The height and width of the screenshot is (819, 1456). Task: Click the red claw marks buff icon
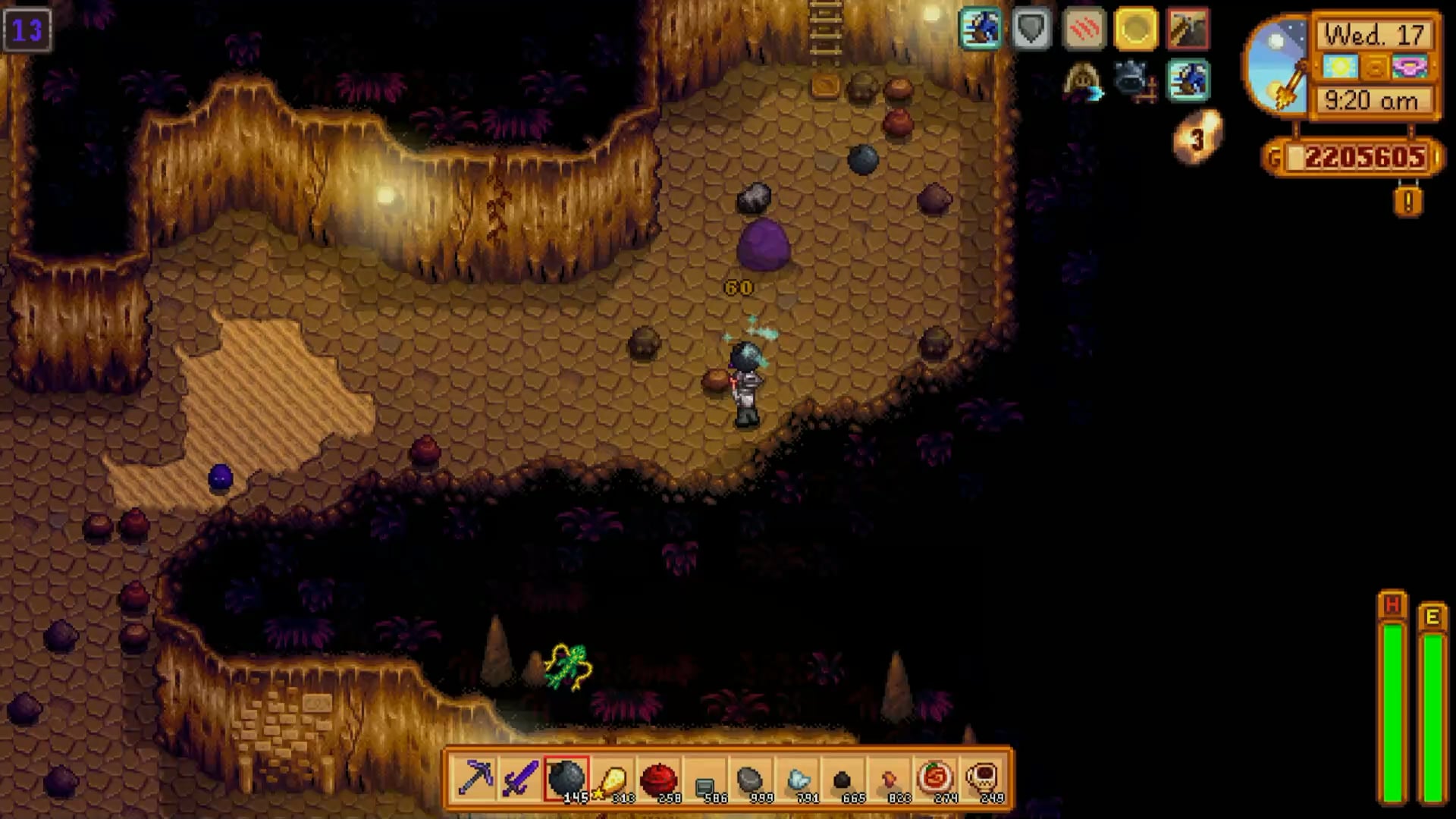[x=1084, y=29]
